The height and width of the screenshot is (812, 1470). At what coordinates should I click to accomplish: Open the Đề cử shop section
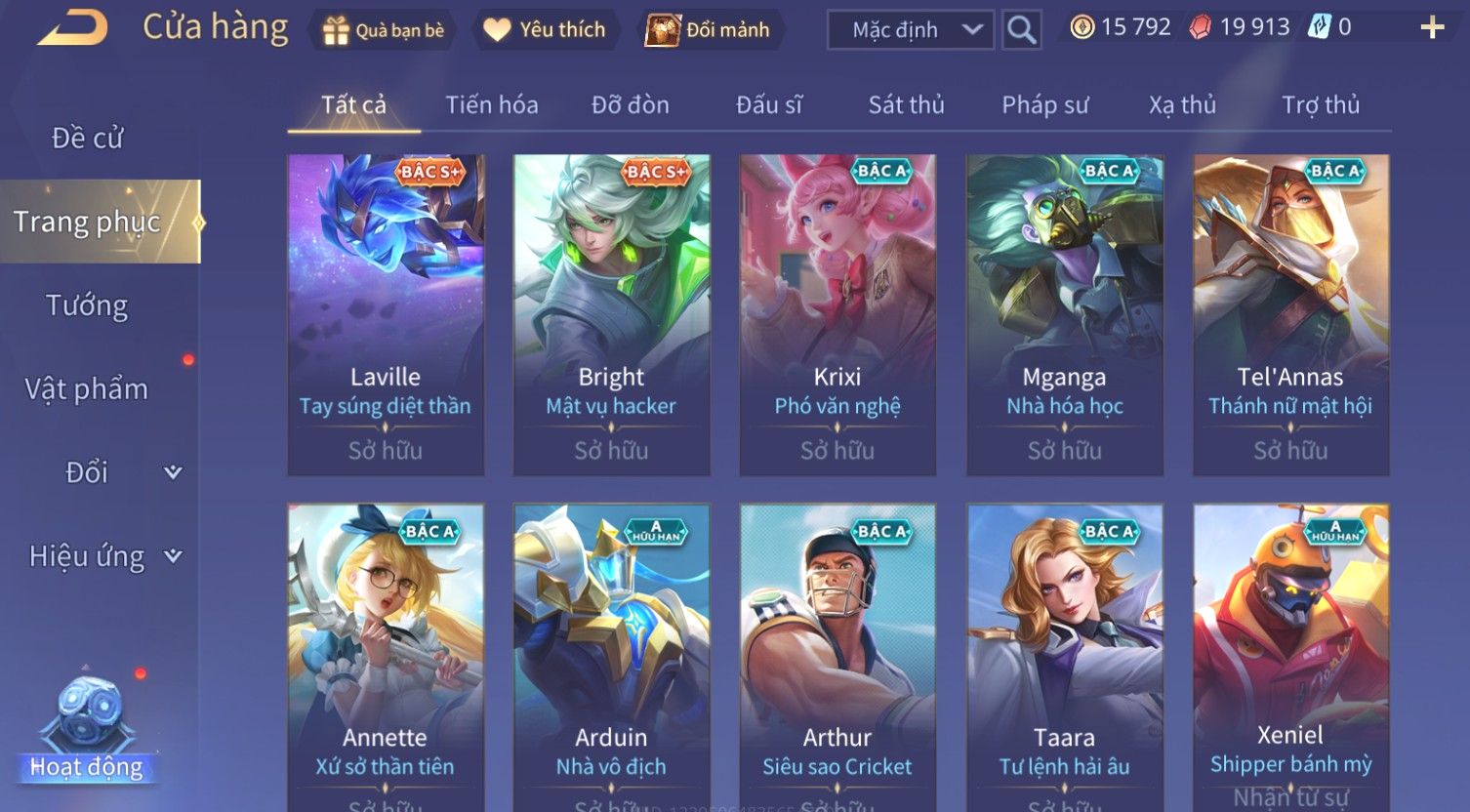click(87, 139)
